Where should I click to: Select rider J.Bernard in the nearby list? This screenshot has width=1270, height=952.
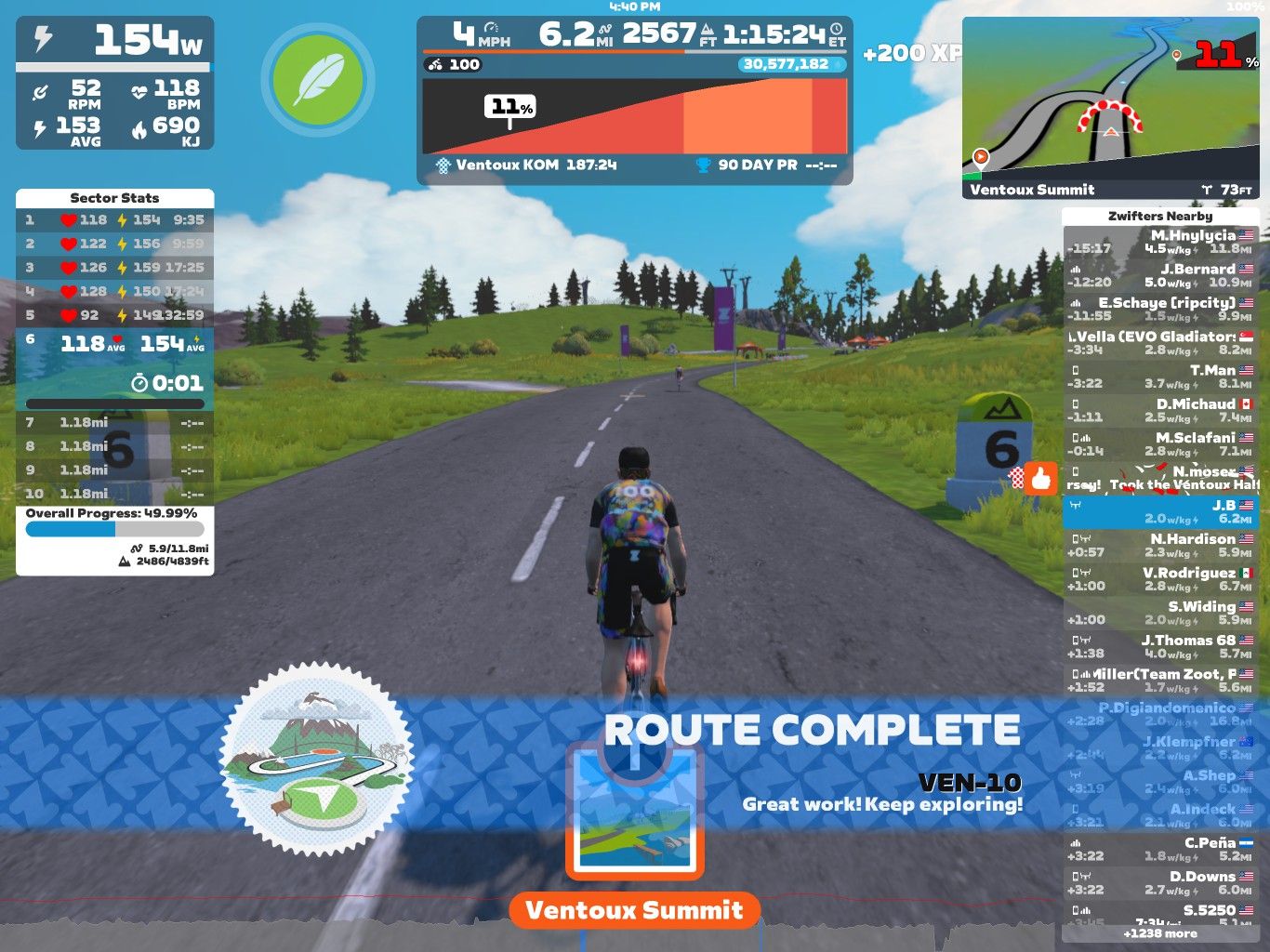(x=1159, y=275)
